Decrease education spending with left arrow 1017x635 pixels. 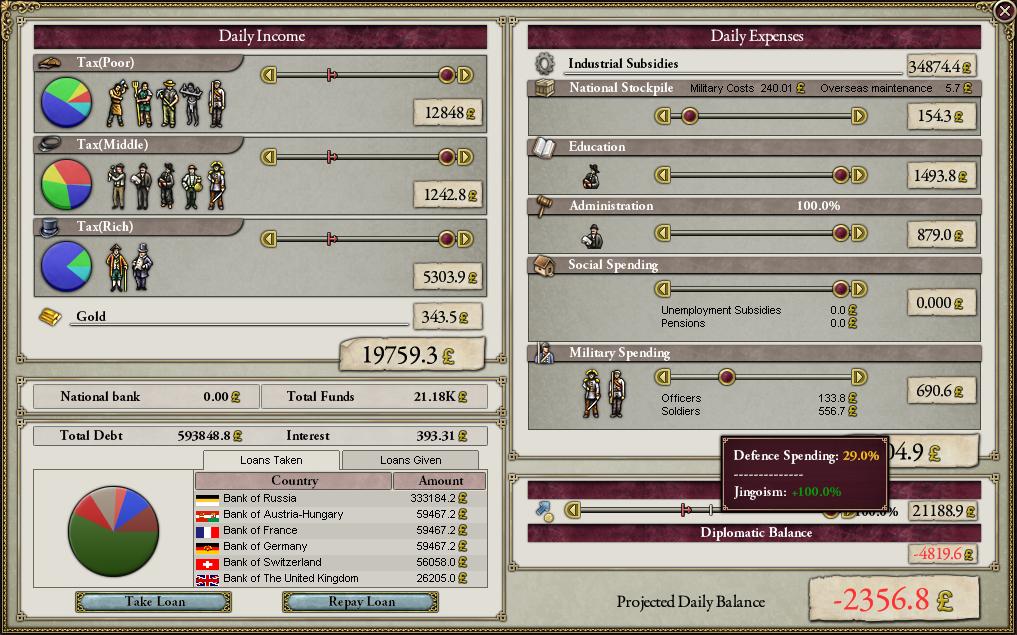coord(662,175)
